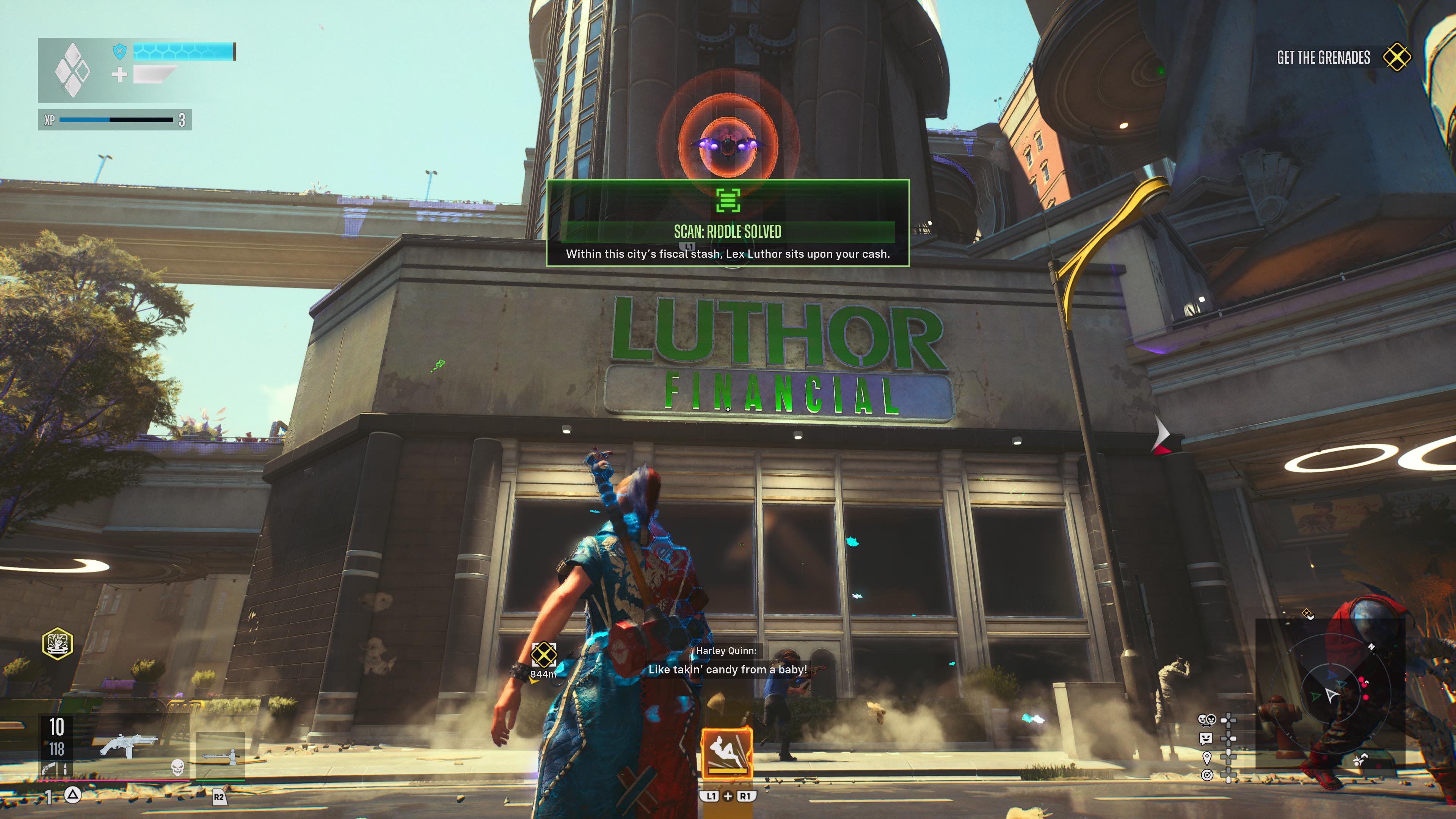Click the Get the Grenades objective tracker
Image resolution: width=1456 pixels, height=819 pixels.
[1342, 58]
